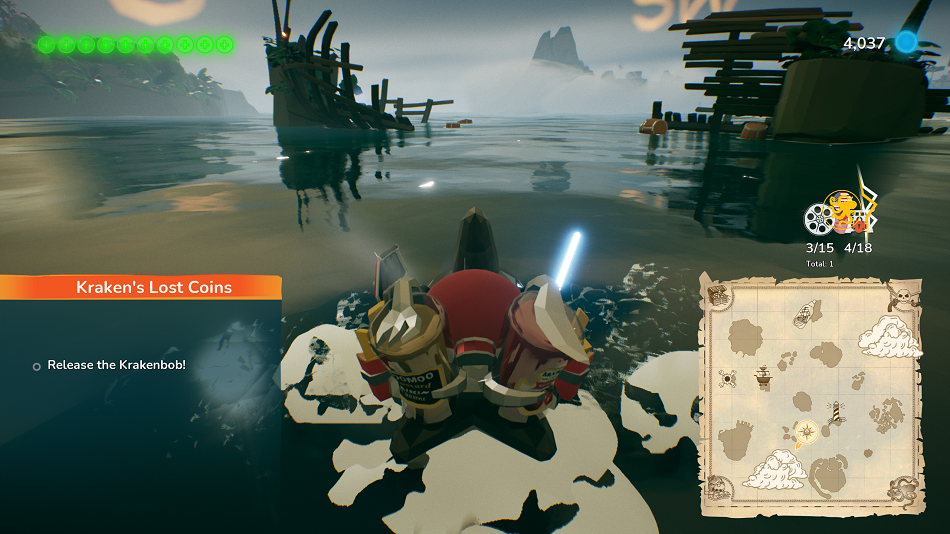The width and height of the screenshot is (950, 534).
Task: Click the blue orb currency icon
Action: tap(906, 42)
